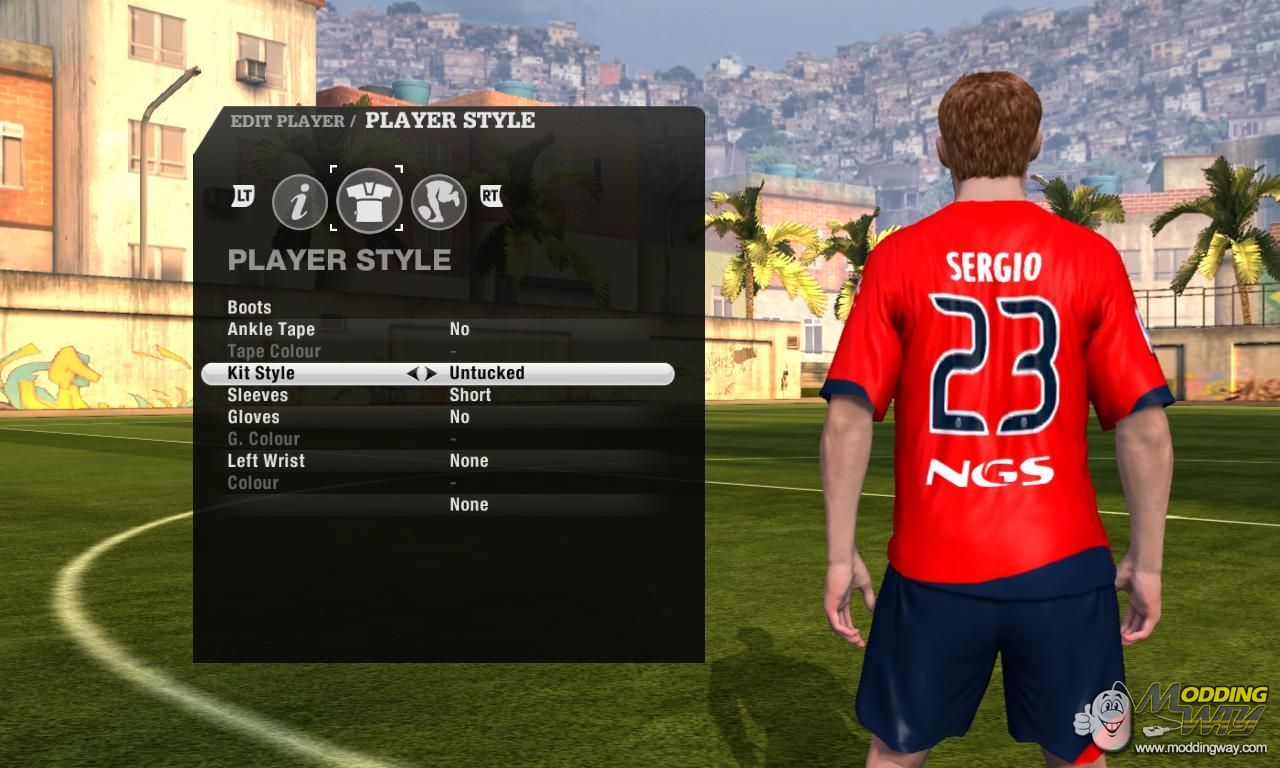Choose the Ankle Tape option
The height and width of the screenshot is (768, 1280).
coord(271,329)
